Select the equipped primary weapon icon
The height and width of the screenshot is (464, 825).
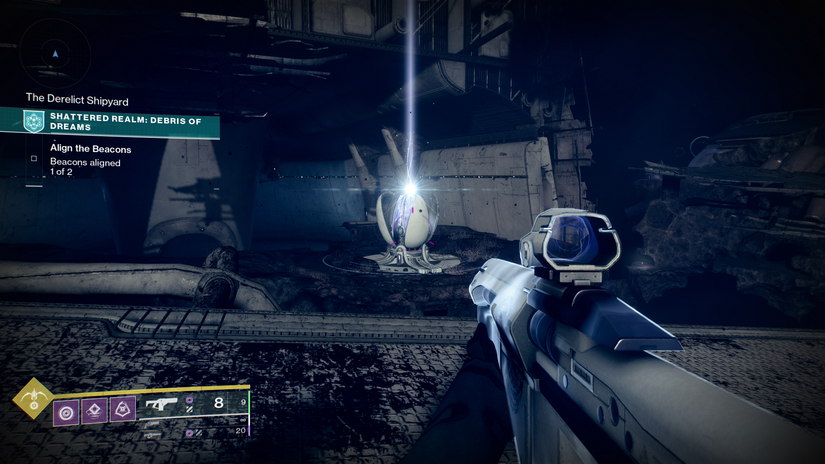tap(161, 405)
